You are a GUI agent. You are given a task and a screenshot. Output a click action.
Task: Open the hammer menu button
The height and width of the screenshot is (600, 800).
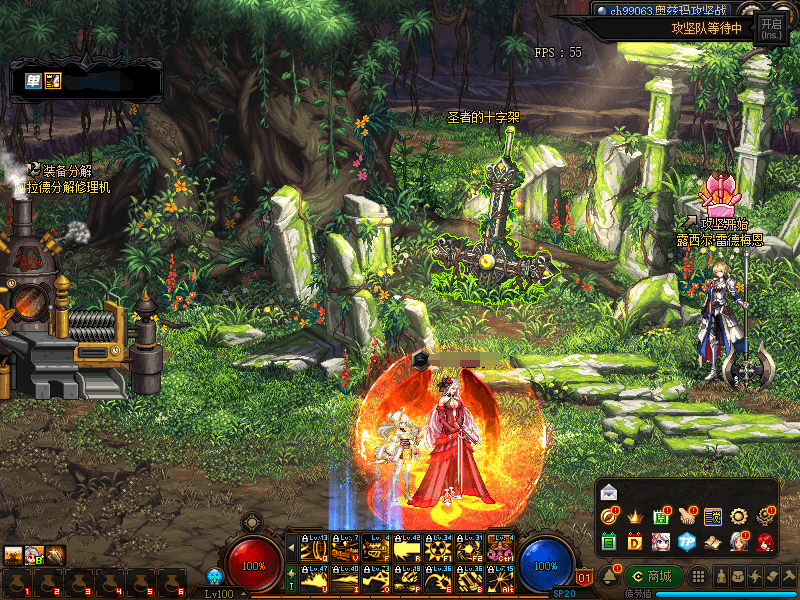tap(788, 577)
